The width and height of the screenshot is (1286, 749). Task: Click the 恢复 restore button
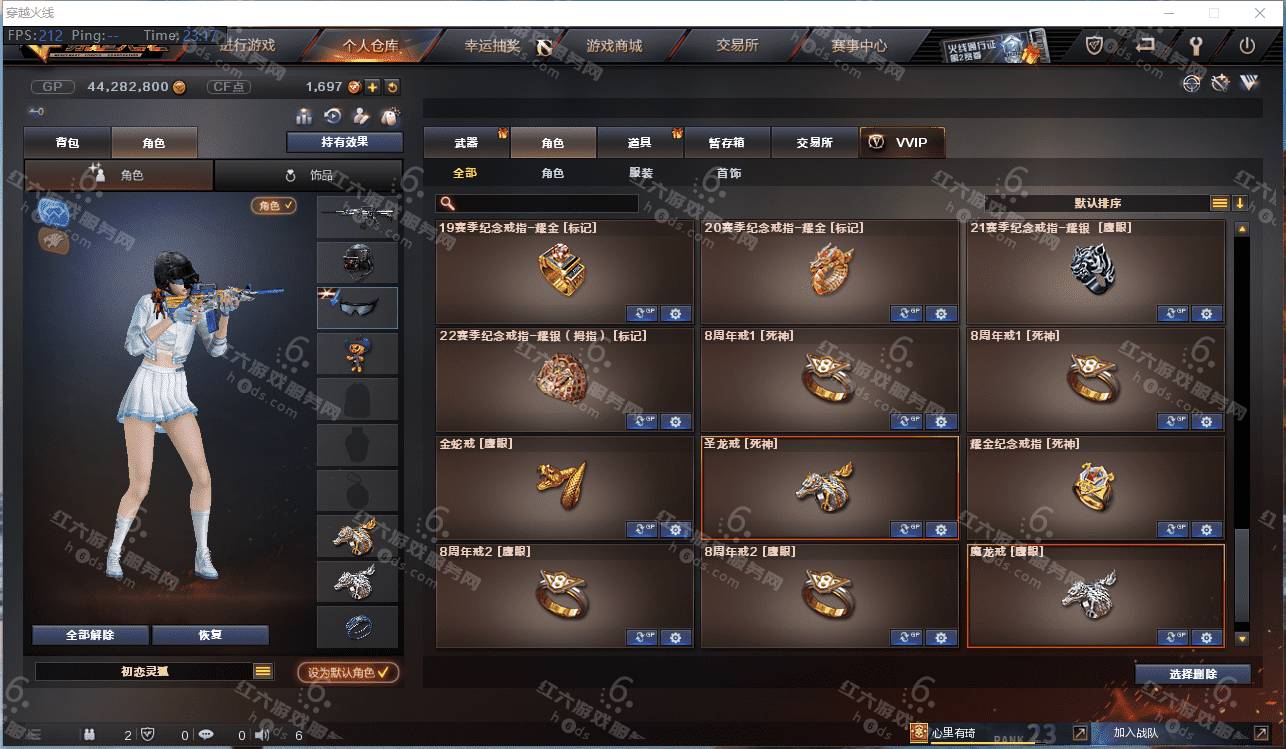[x=210, y=635]
